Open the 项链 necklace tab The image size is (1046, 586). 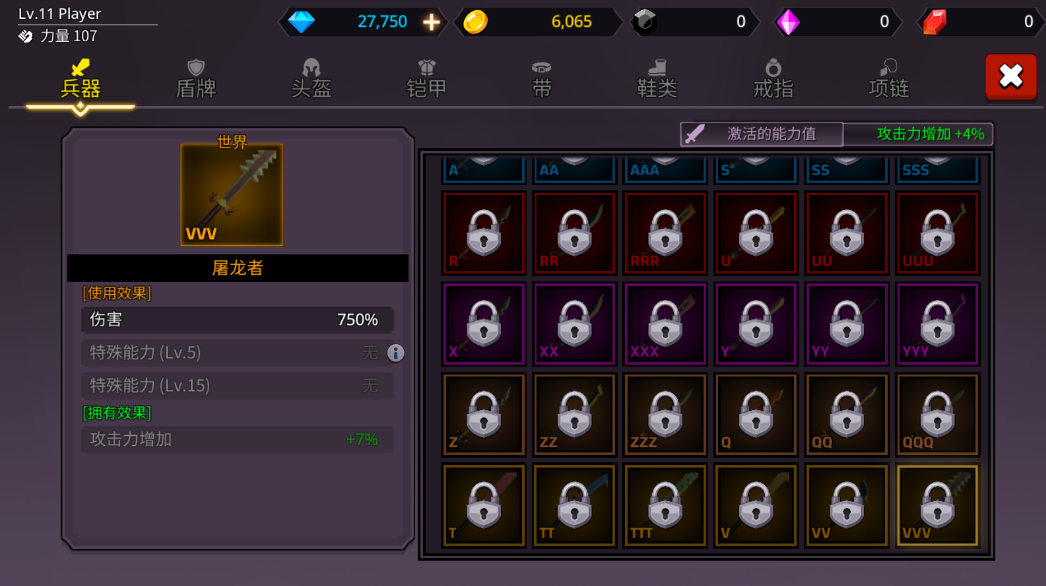tap(888, 78)
